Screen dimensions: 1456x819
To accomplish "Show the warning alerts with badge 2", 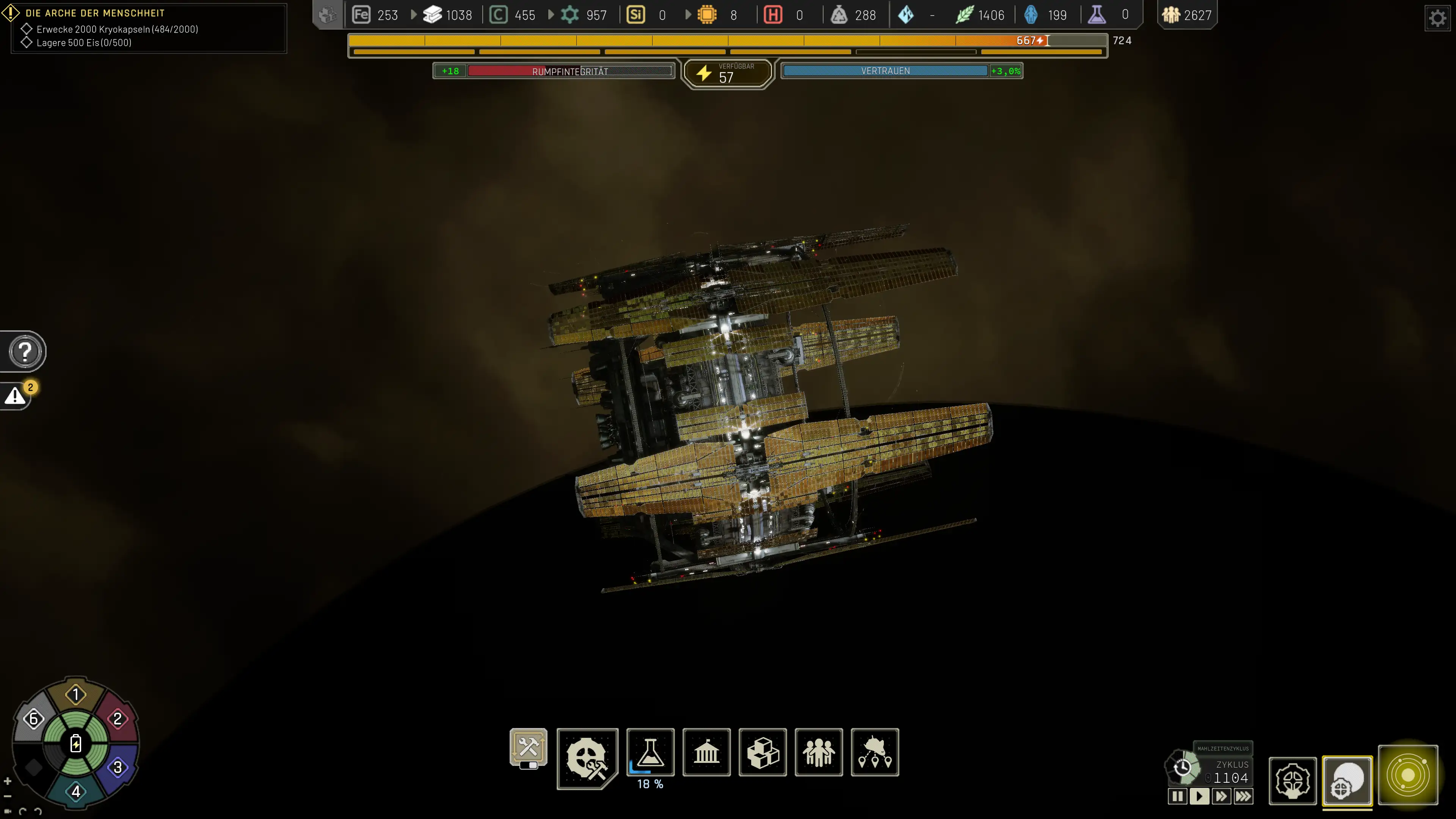I will point(16,395).
